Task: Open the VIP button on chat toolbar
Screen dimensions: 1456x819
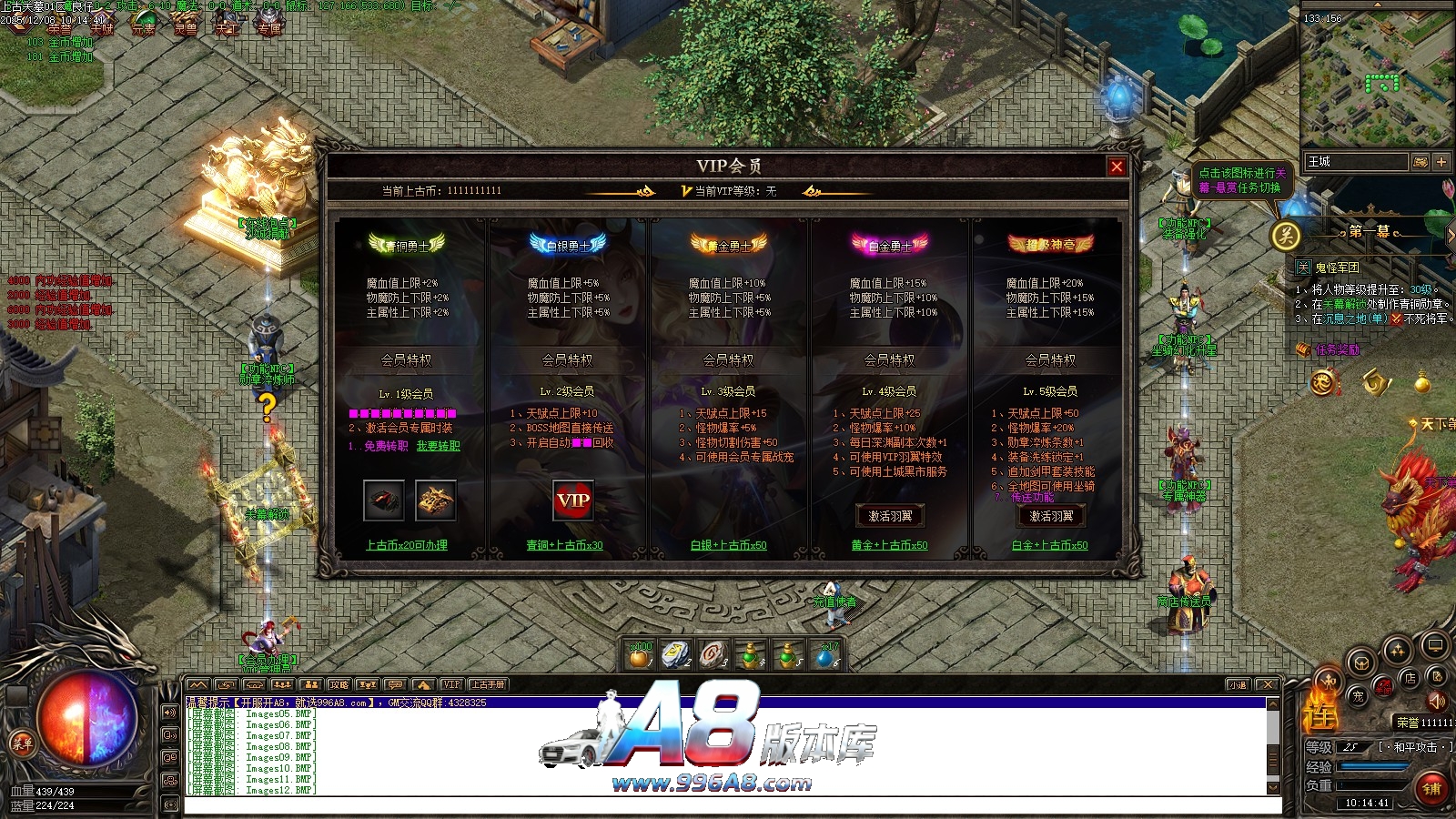Action: pos(451,684)
